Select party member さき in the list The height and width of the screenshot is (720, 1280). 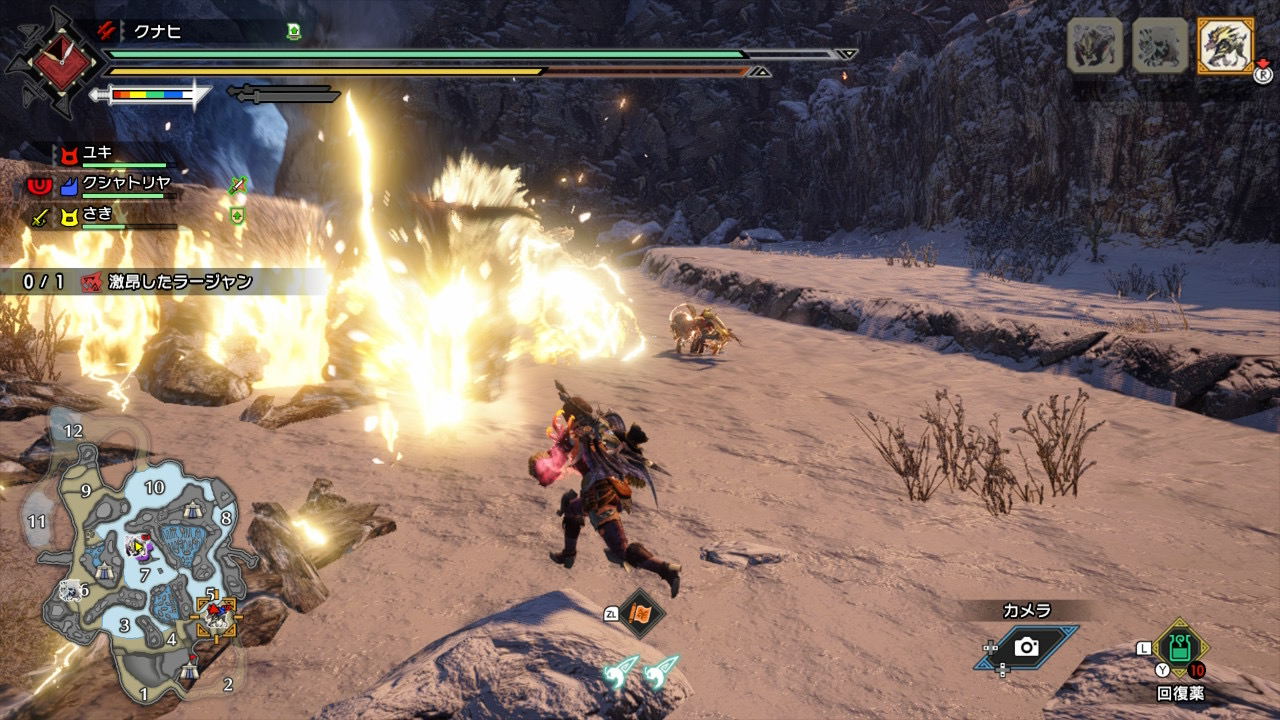[x=100, y=214]
